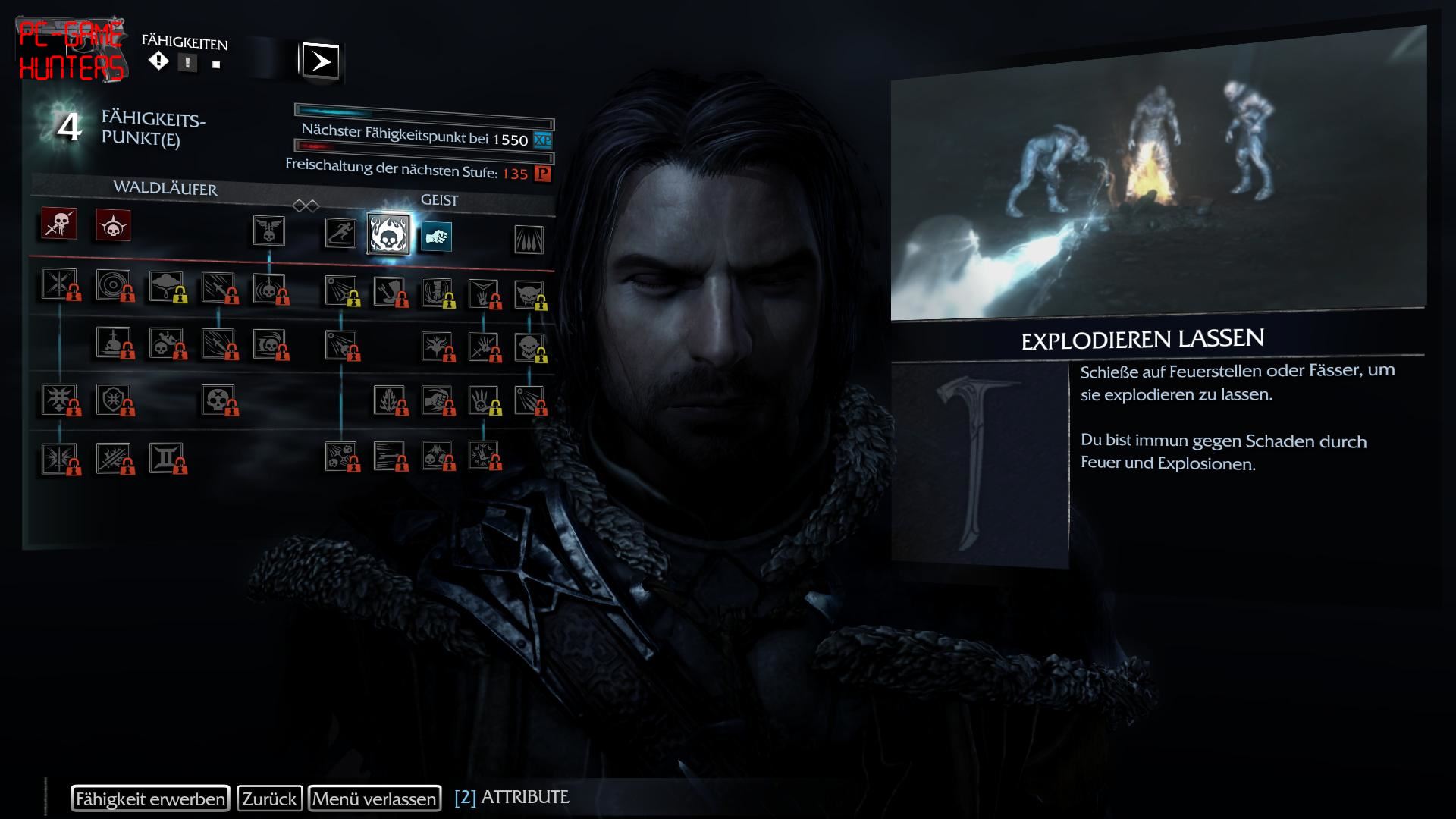Choose the blue clenched fist ability

point(436,237)
